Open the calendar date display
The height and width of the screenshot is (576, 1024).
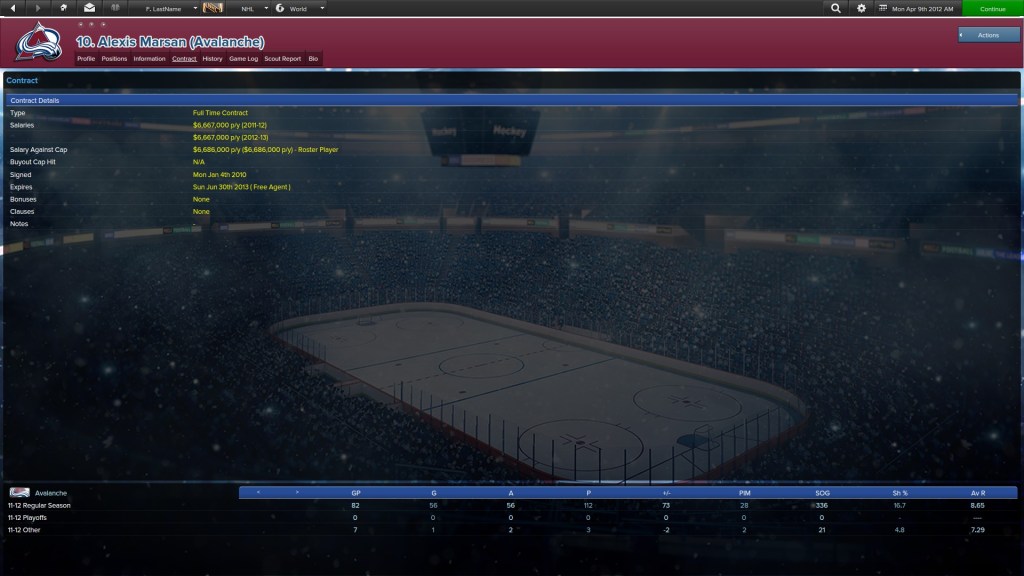point(917,8)
